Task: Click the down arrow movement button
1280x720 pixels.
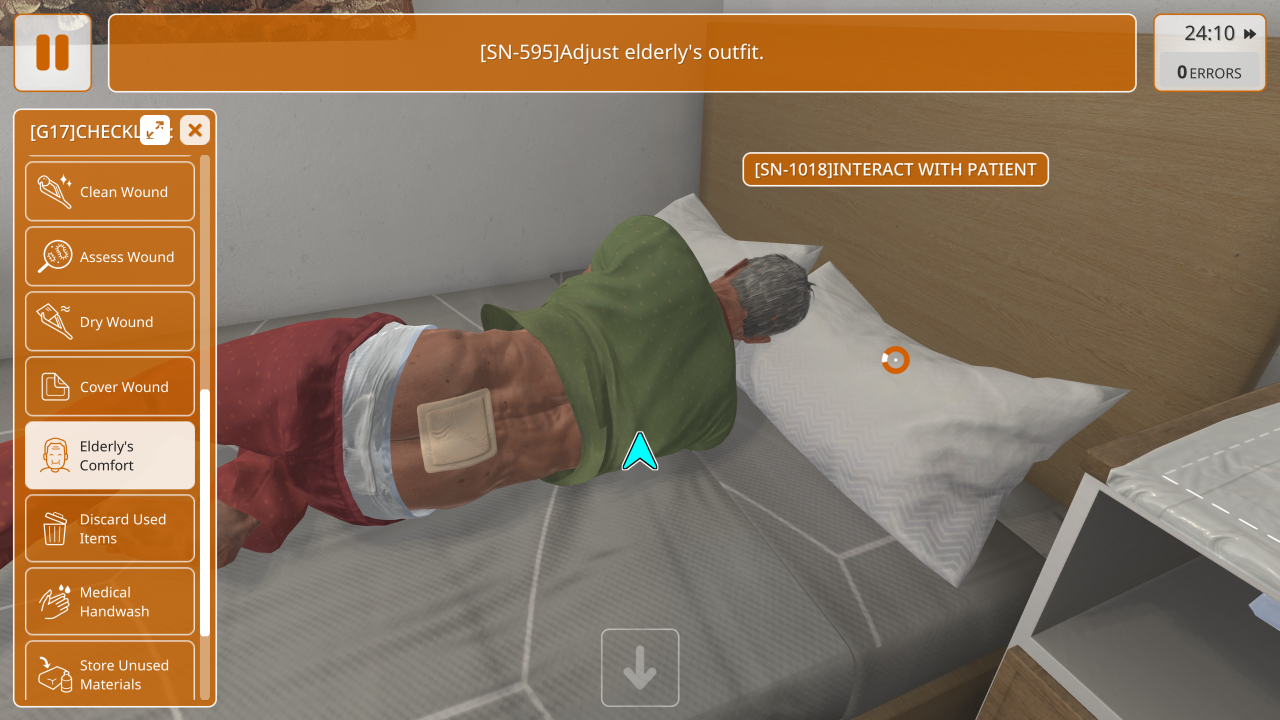Action: coord(640,668)
